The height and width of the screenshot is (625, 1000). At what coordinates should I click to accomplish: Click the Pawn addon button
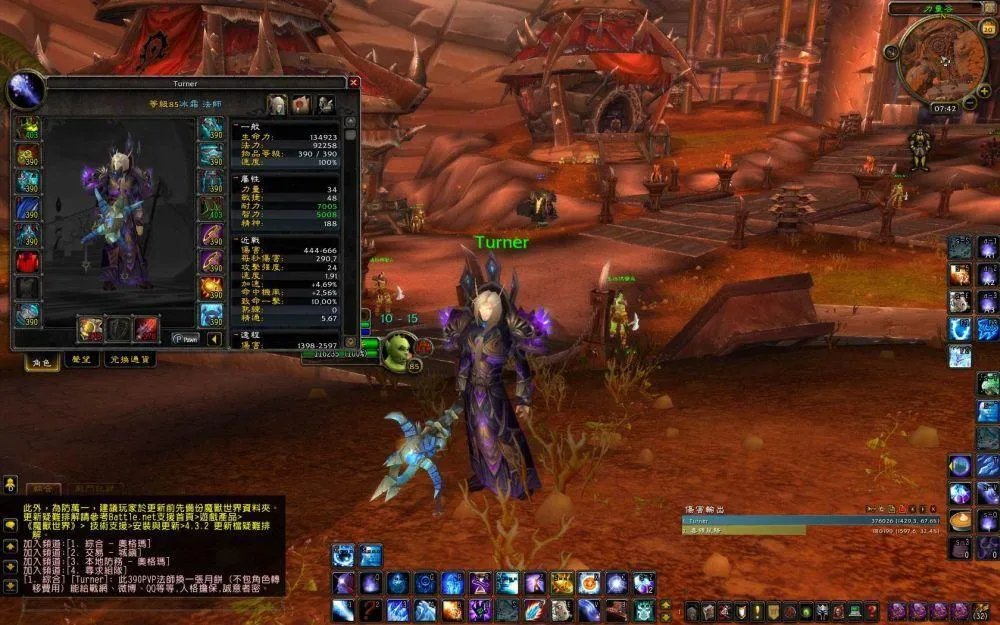coord(185,339)
